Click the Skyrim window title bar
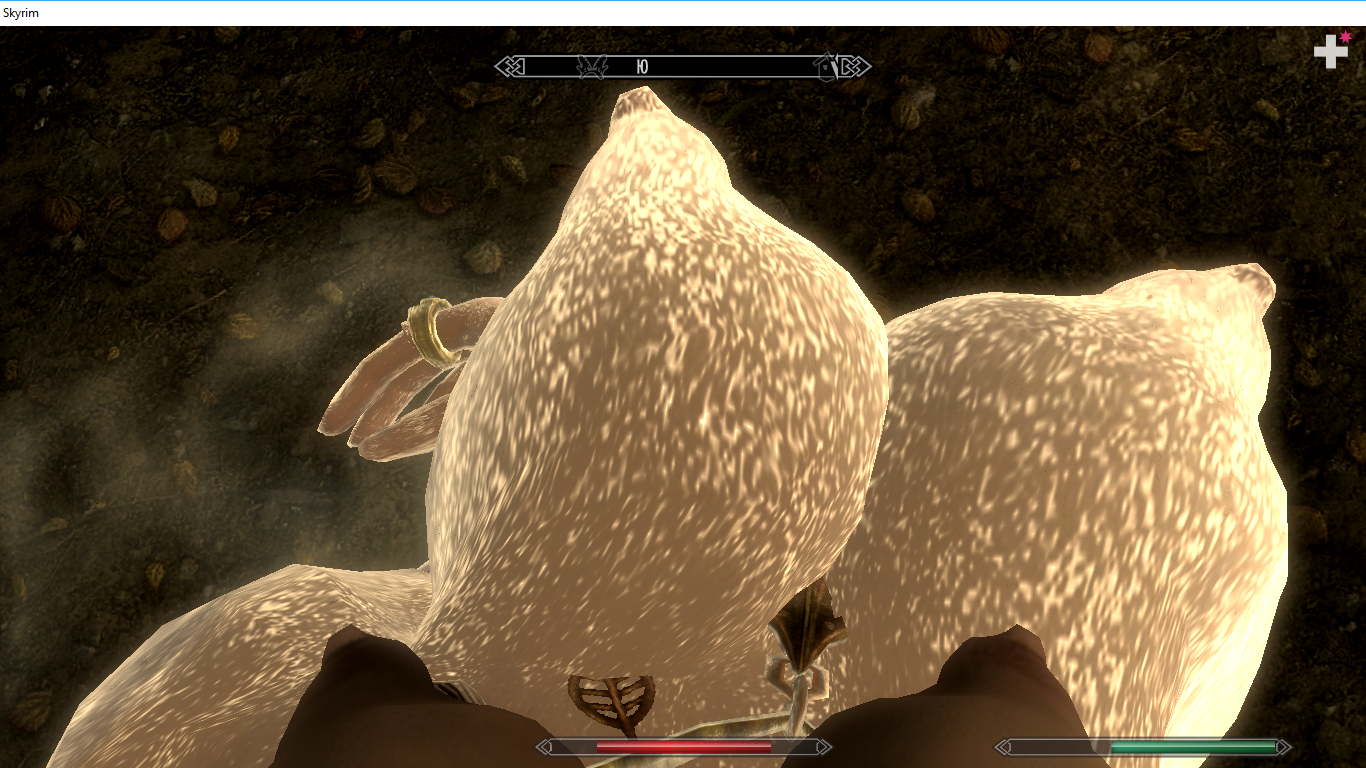 click(683, 13)
